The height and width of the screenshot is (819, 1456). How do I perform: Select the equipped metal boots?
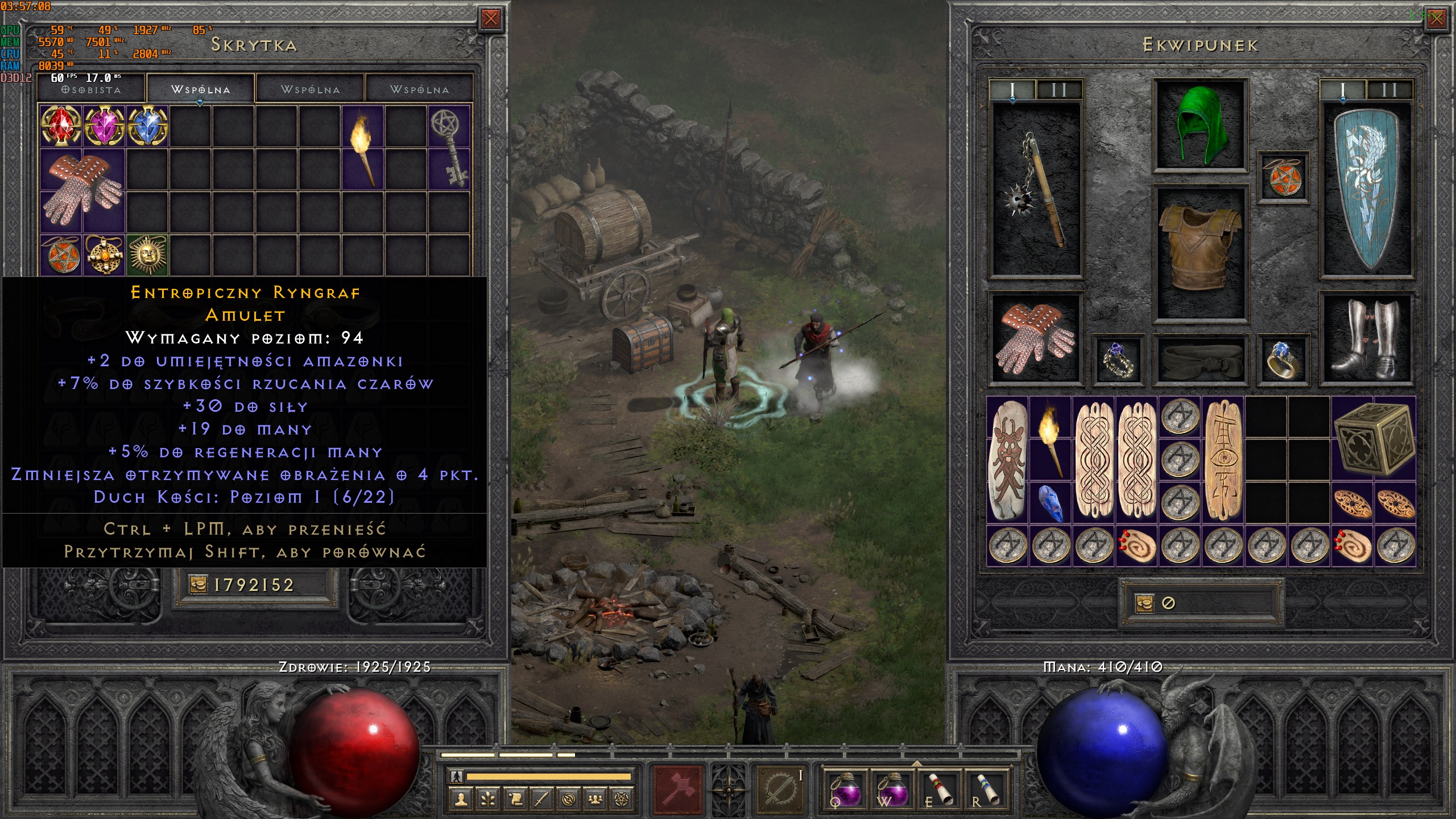click(1366, 338)
